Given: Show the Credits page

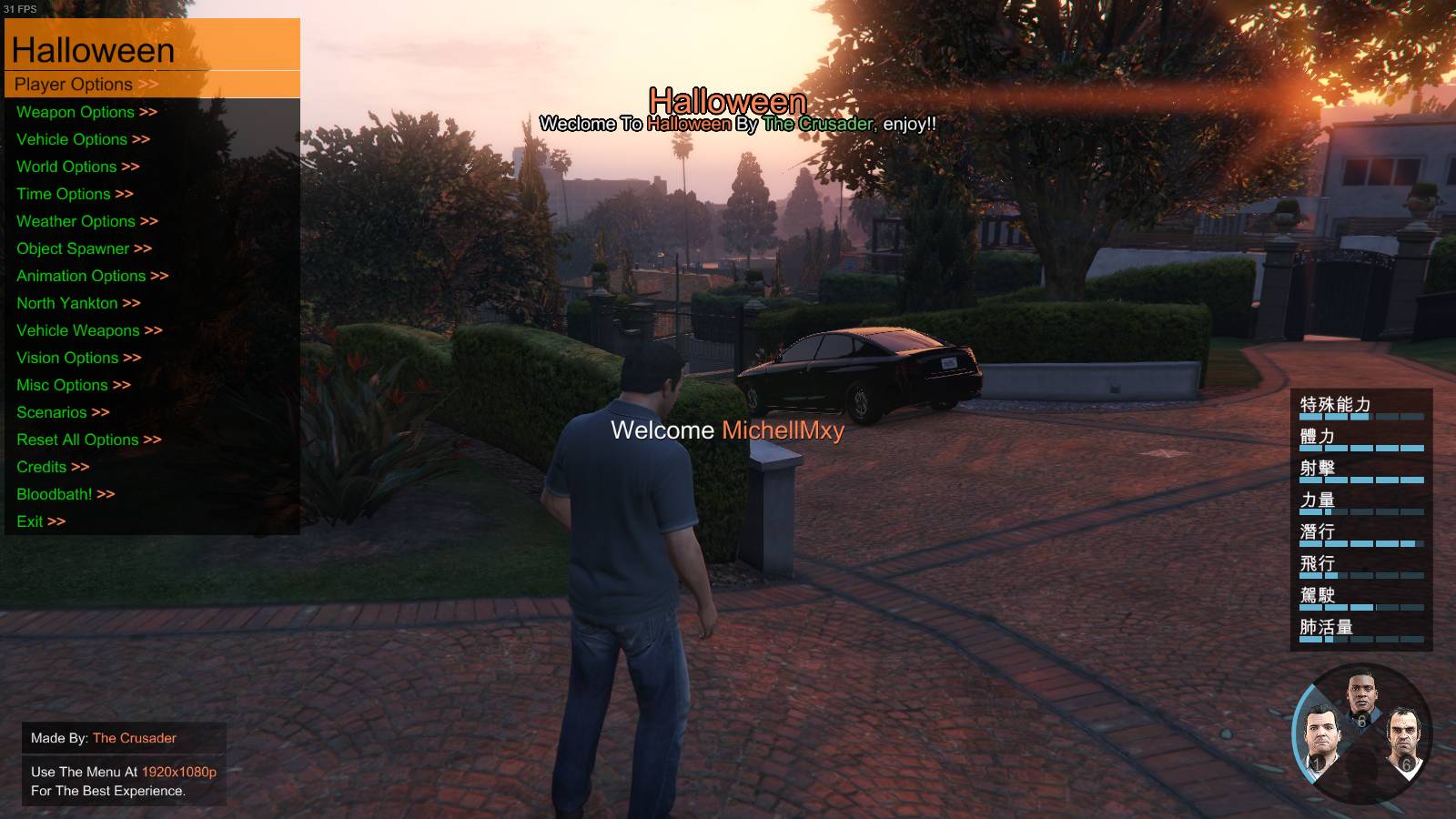Looking at the screenshot, I should (53, 467).
